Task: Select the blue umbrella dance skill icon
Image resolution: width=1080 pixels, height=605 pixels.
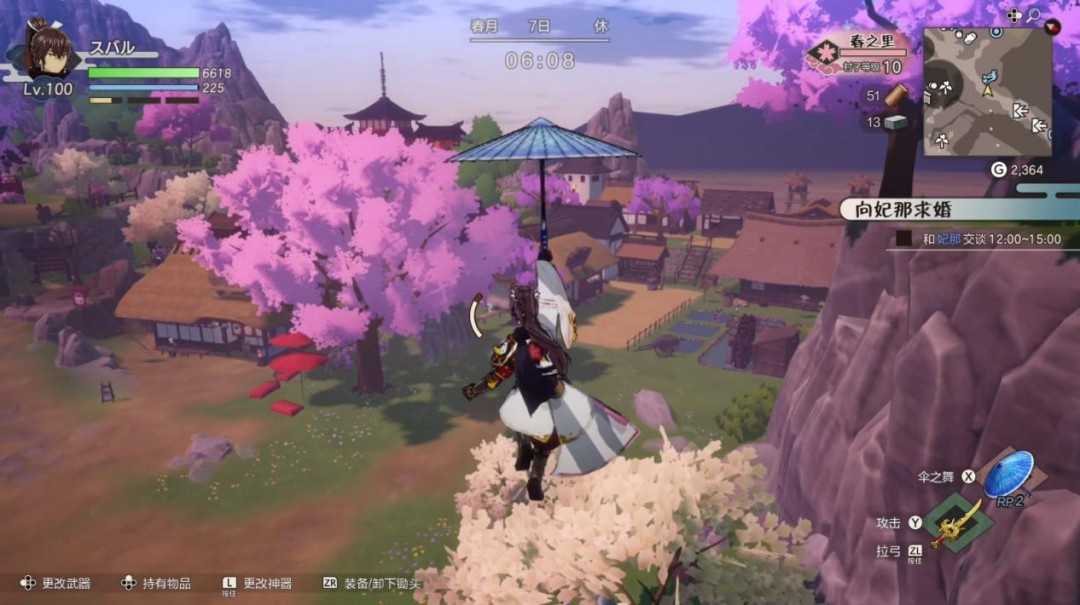Action: 1008,475
